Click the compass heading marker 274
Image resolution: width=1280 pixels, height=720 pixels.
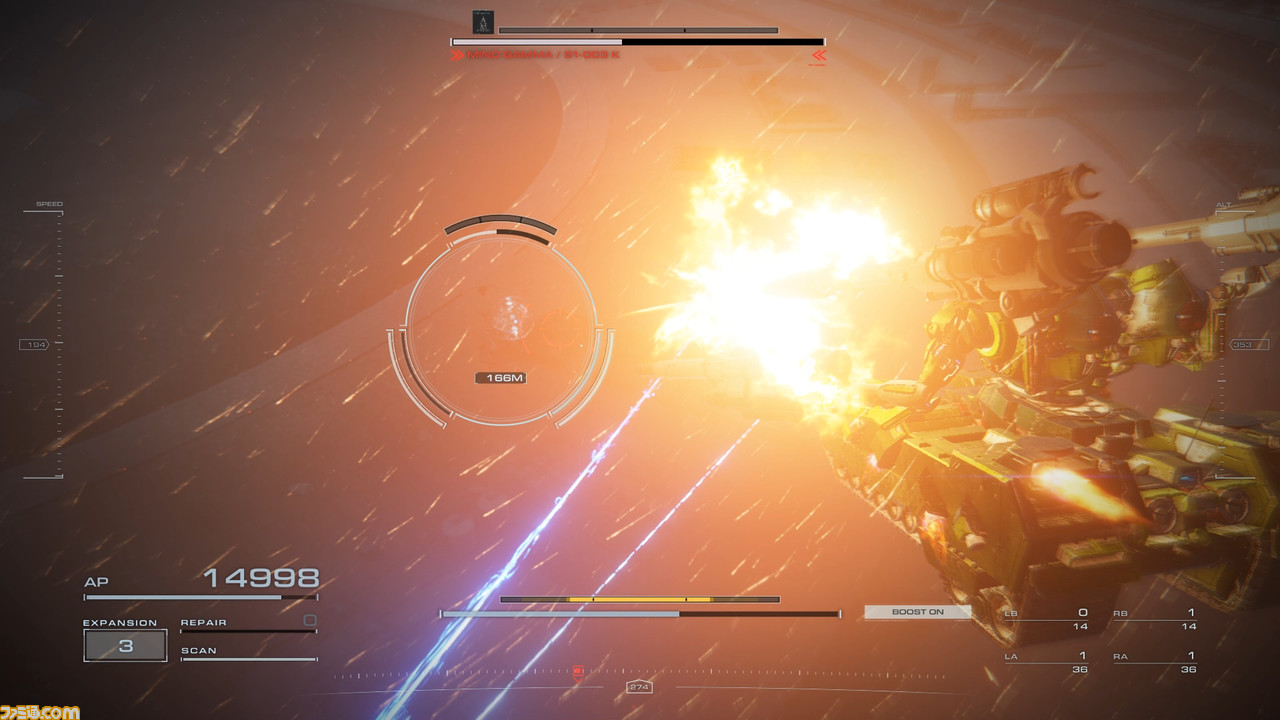(x=639, y=687)
